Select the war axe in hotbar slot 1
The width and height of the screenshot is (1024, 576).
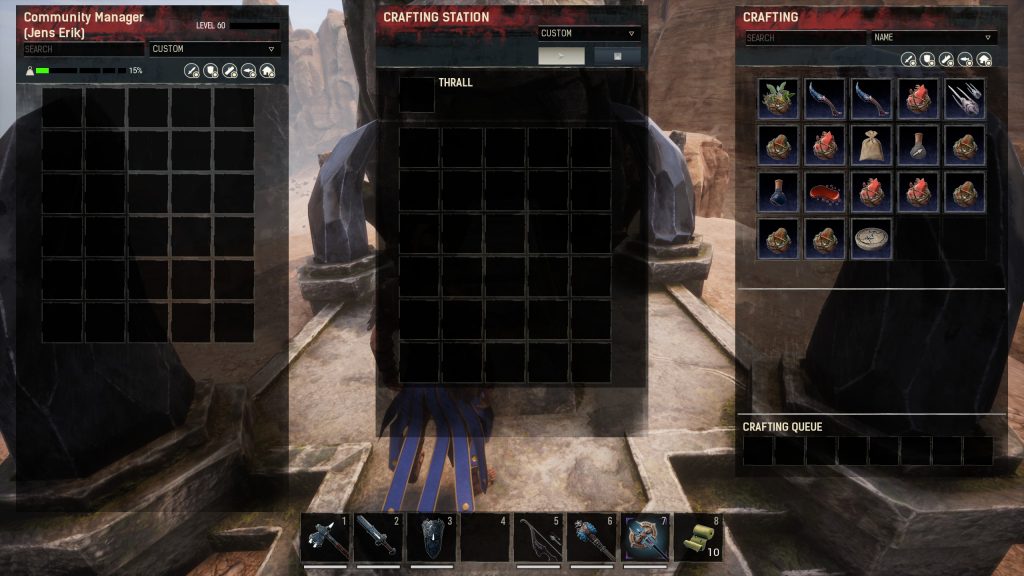point(326,539)
